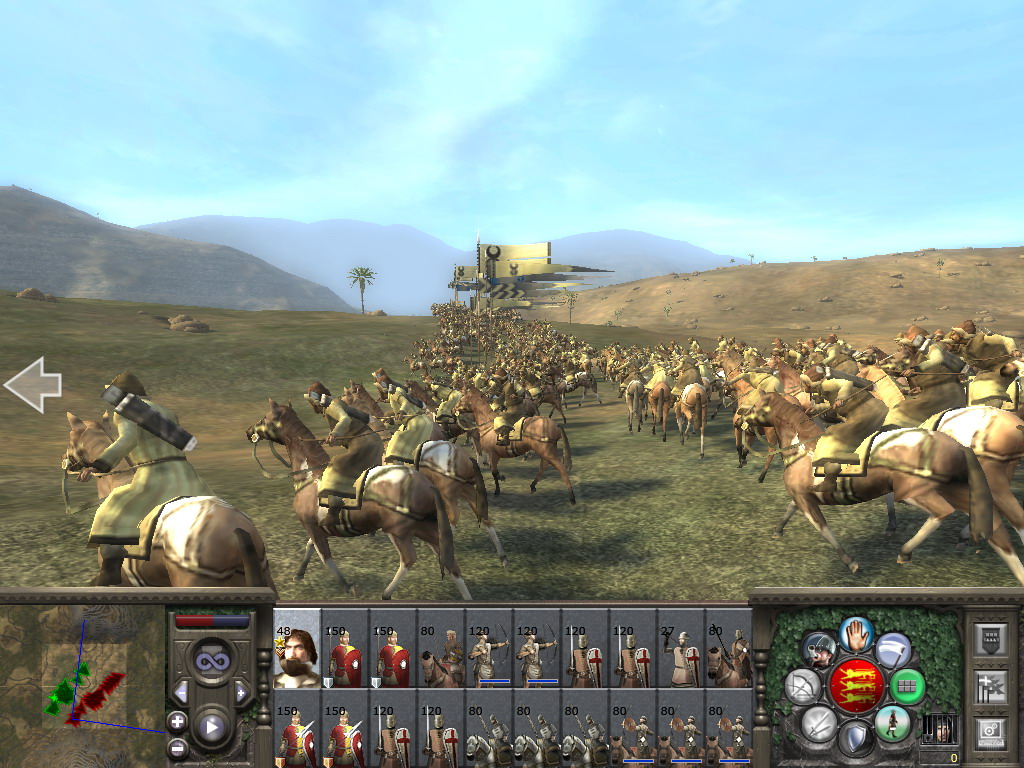1024x768 pixels.
Task: Activate the helmeted horn-blower rally button
Action: pos(819,650)
